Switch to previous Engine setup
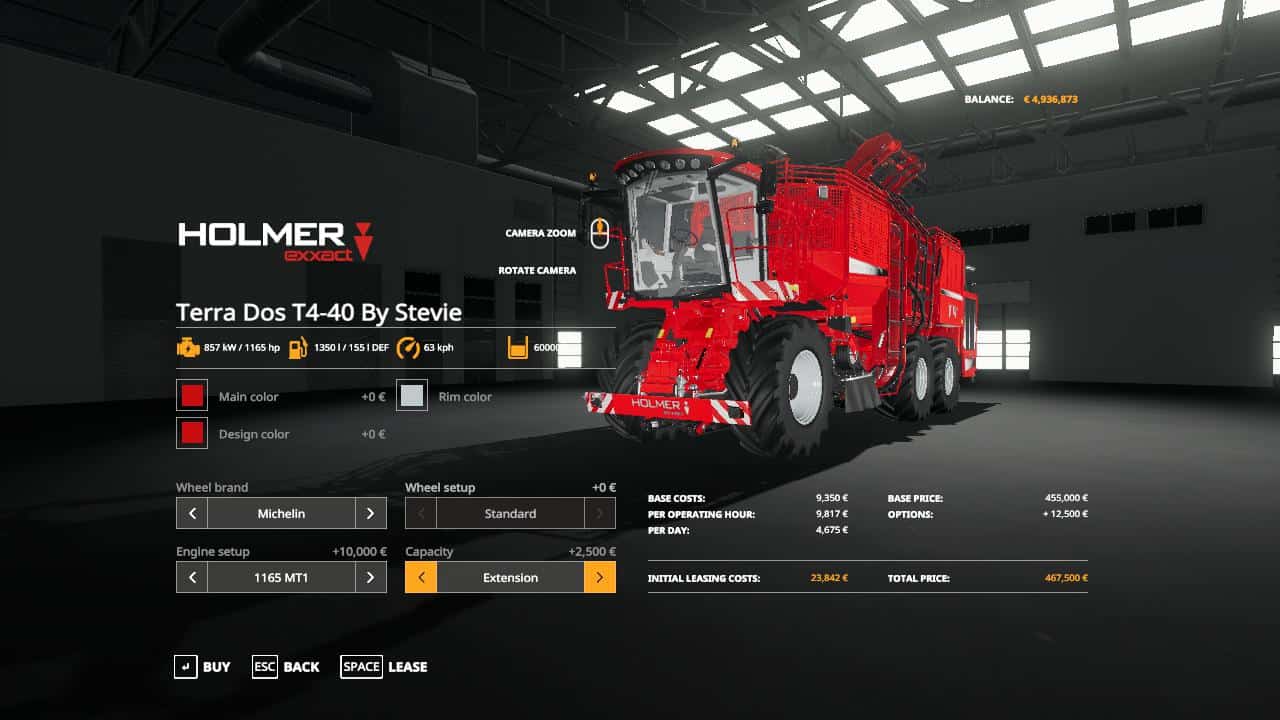The height and width of the screenshot is (720, 1280). tap(192, 578)
